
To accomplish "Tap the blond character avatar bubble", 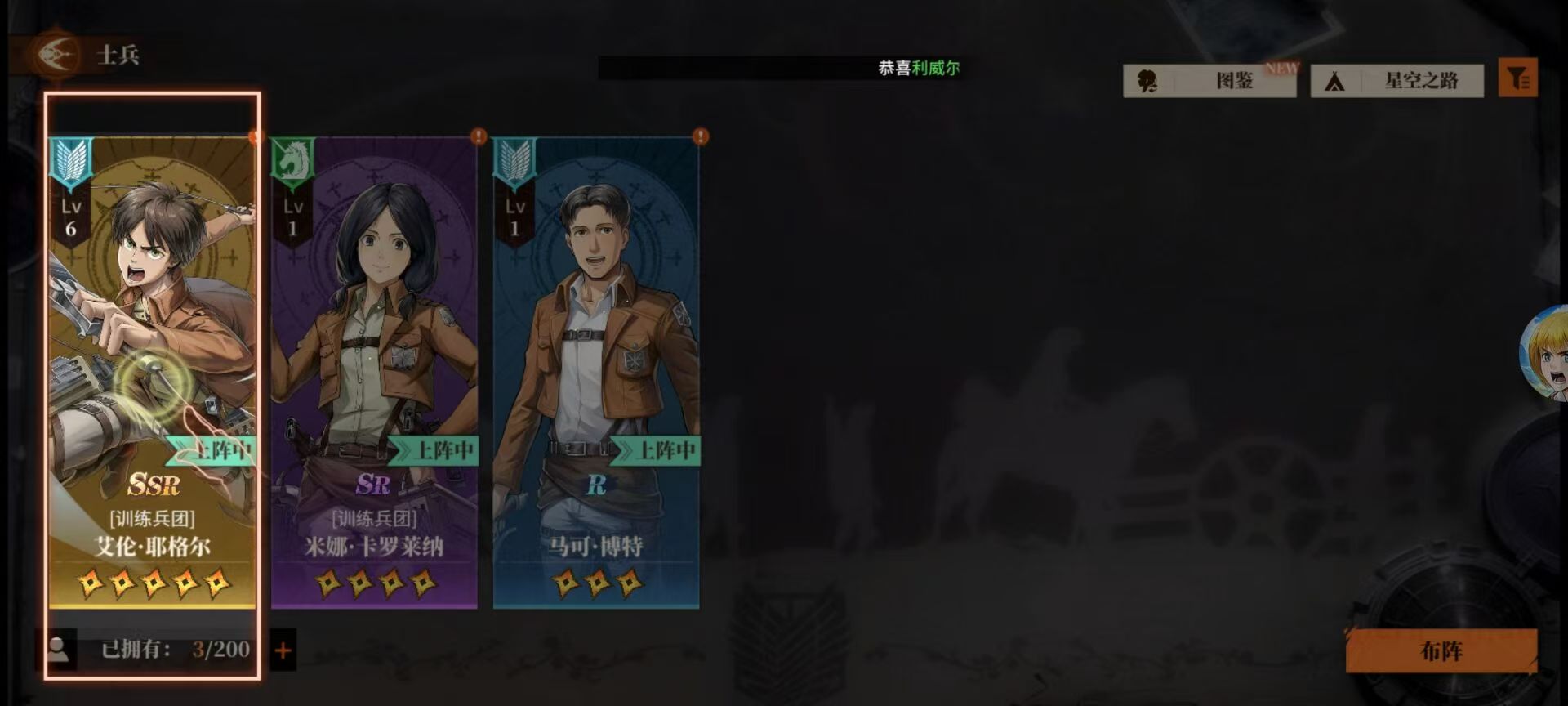I will (1547, 355).
